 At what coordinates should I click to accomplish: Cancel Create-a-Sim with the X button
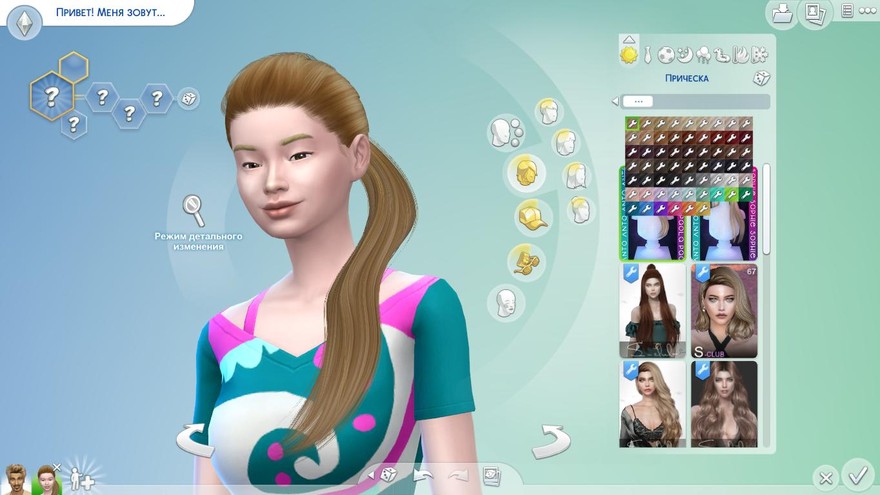[x=824, y=477]
